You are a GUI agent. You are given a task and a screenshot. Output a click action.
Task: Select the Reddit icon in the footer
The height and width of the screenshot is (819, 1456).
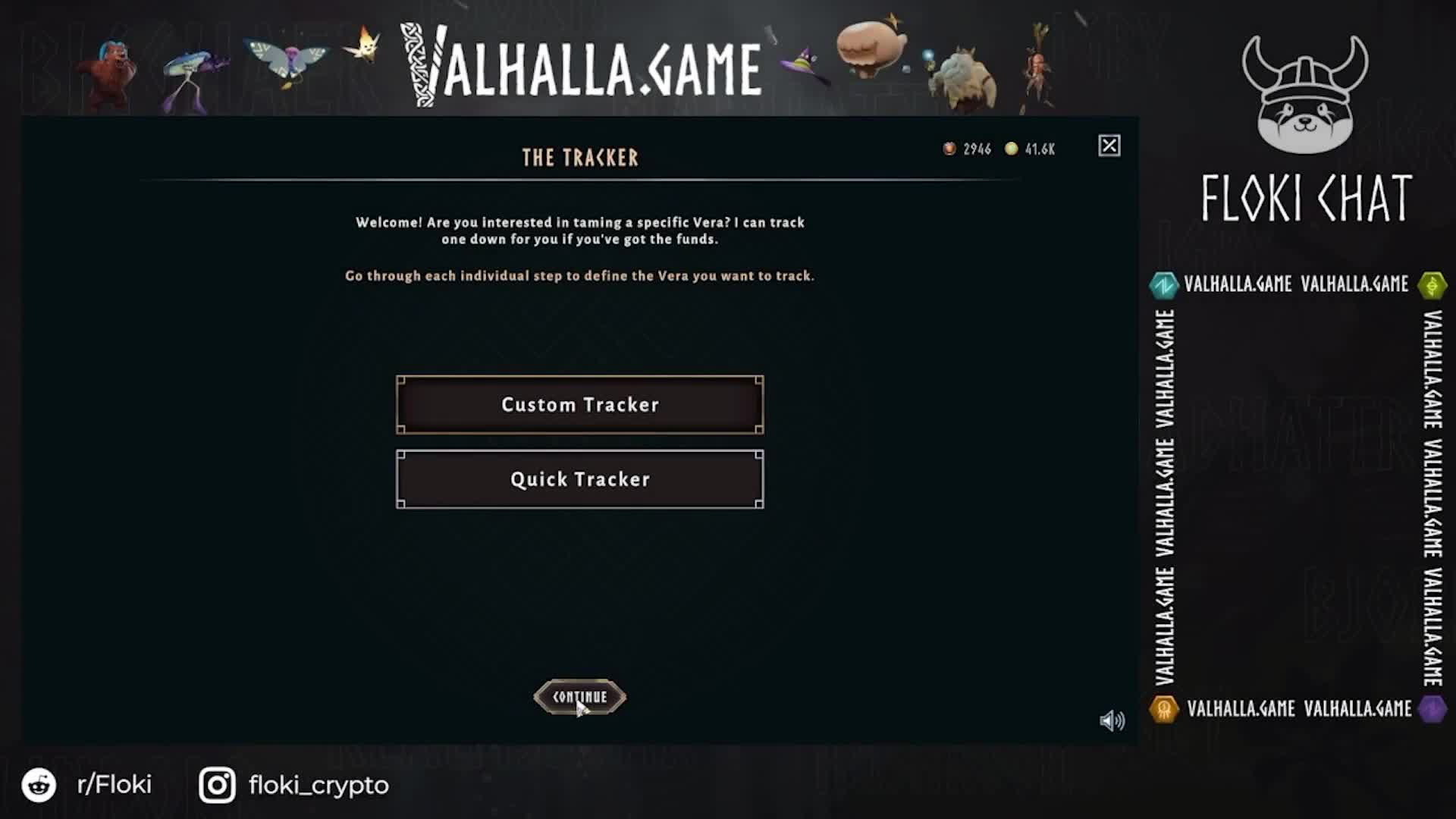tap(39, 786)
